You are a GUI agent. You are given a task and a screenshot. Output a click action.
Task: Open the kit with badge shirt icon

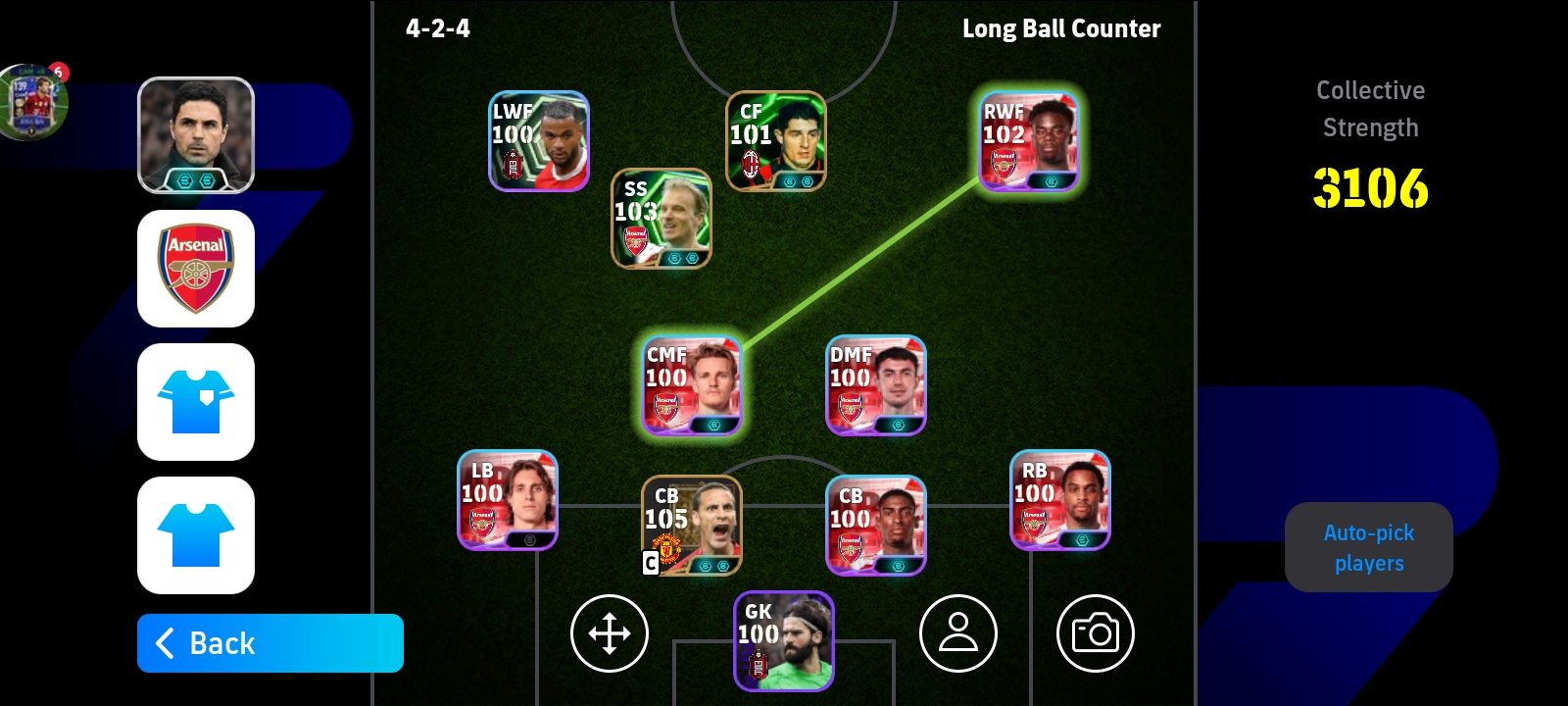tap(196, 402)
